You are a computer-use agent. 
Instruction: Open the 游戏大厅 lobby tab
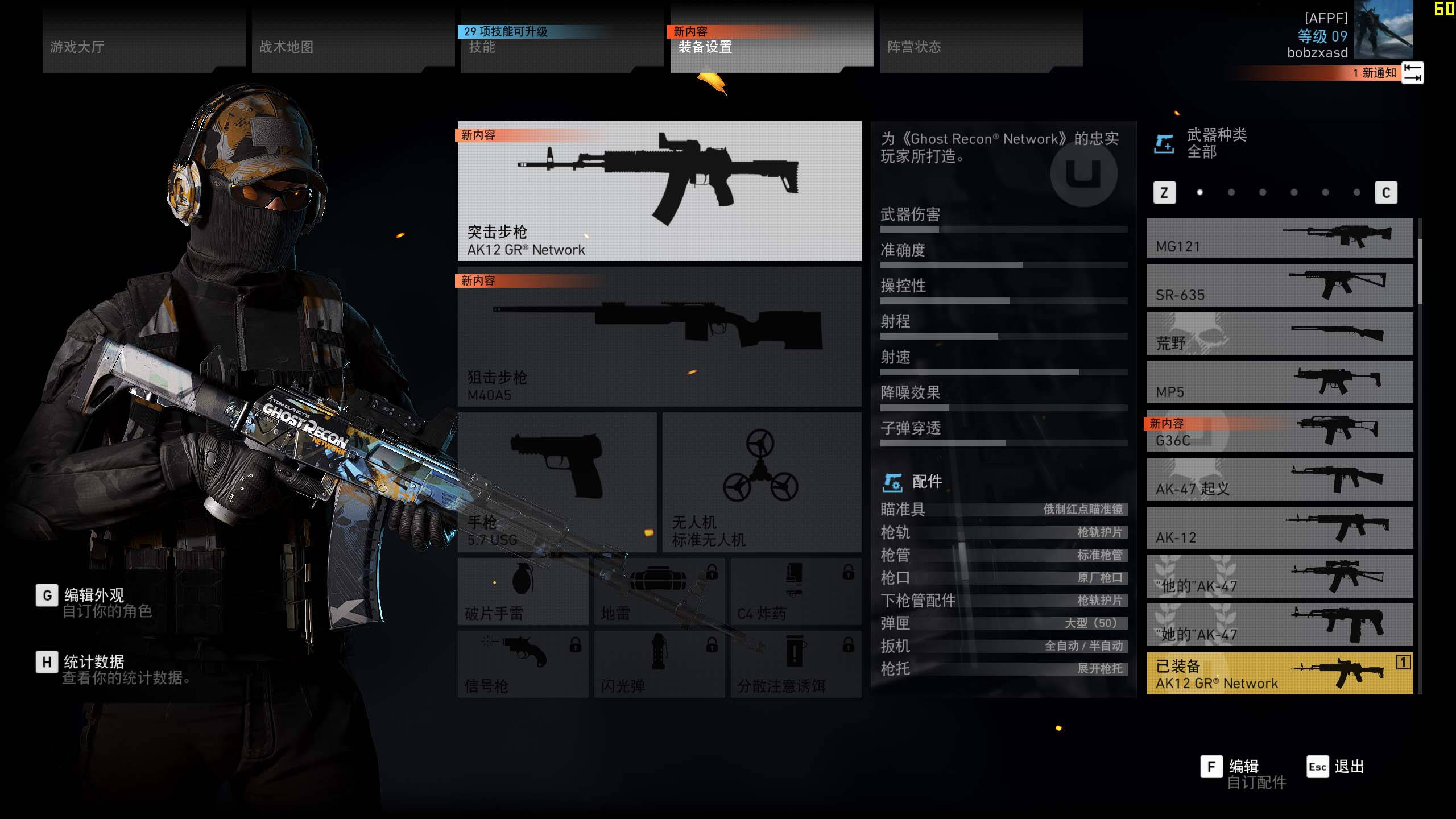tap(143, 41)
